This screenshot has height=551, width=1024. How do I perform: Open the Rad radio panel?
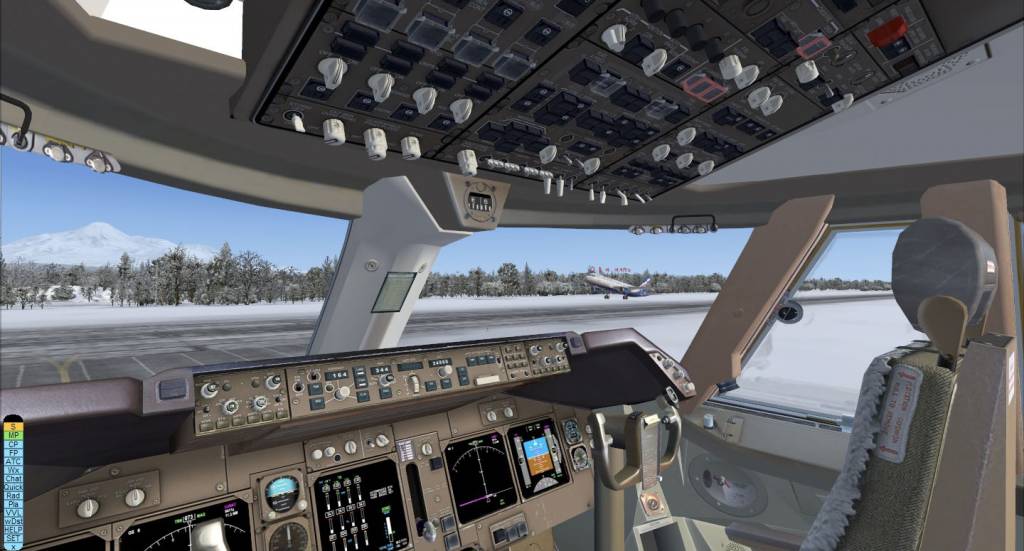pos(12,495)
